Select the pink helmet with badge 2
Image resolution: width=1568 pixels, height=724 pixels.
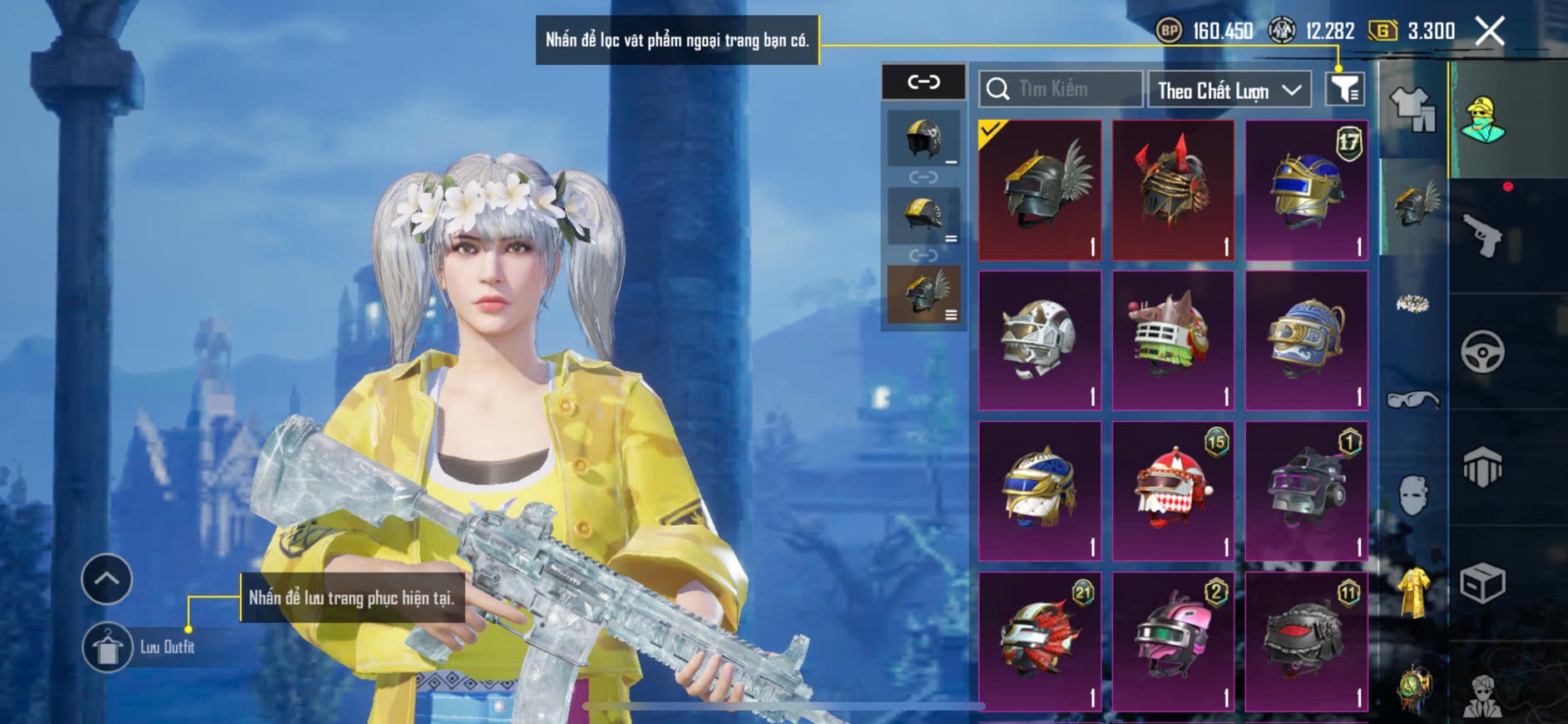tap(1173, 642)
